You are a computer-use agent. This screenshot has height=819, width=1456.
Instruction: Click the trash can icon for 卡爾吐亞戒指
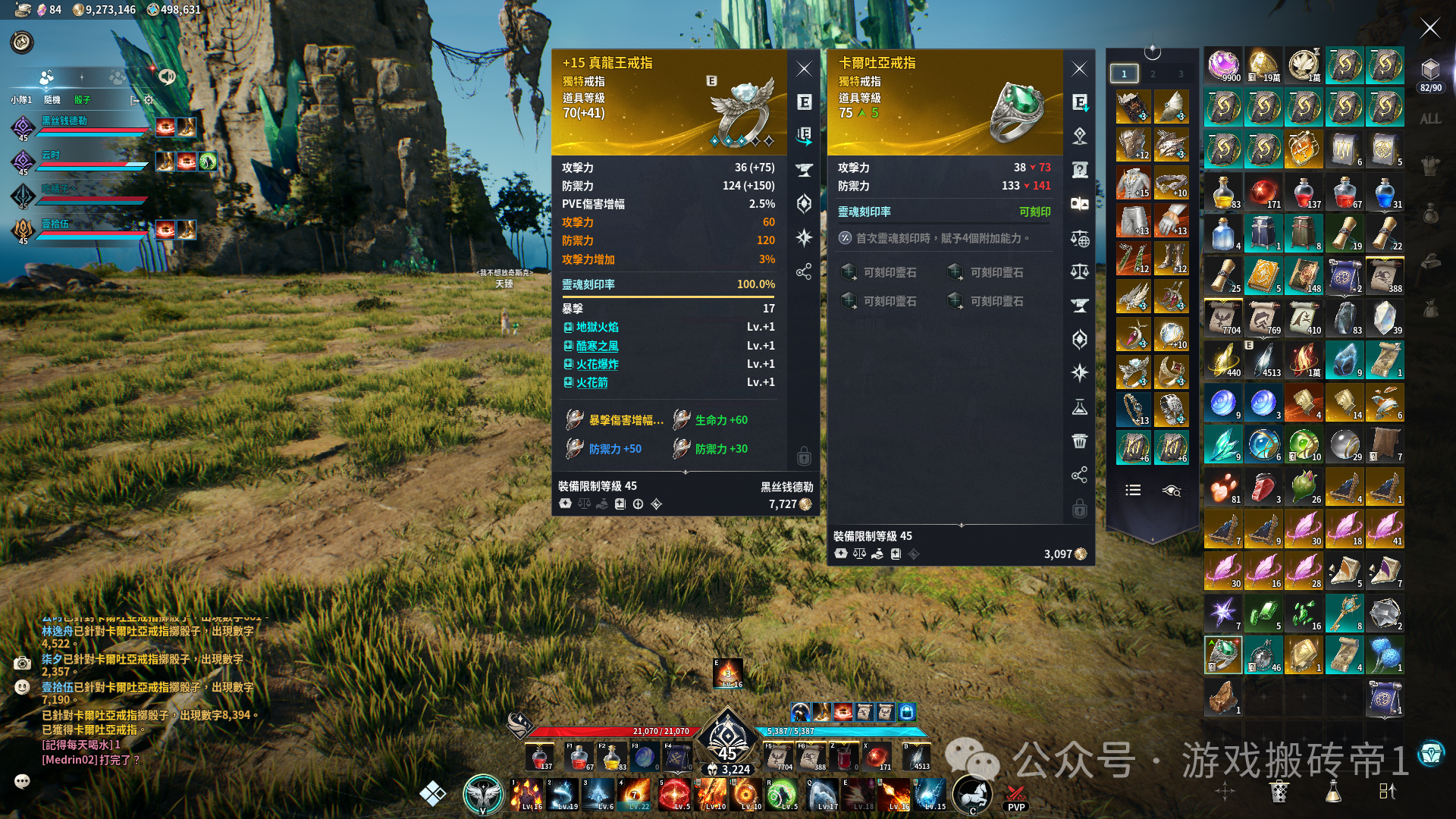pyautogui.click(x=1080, y=441)
